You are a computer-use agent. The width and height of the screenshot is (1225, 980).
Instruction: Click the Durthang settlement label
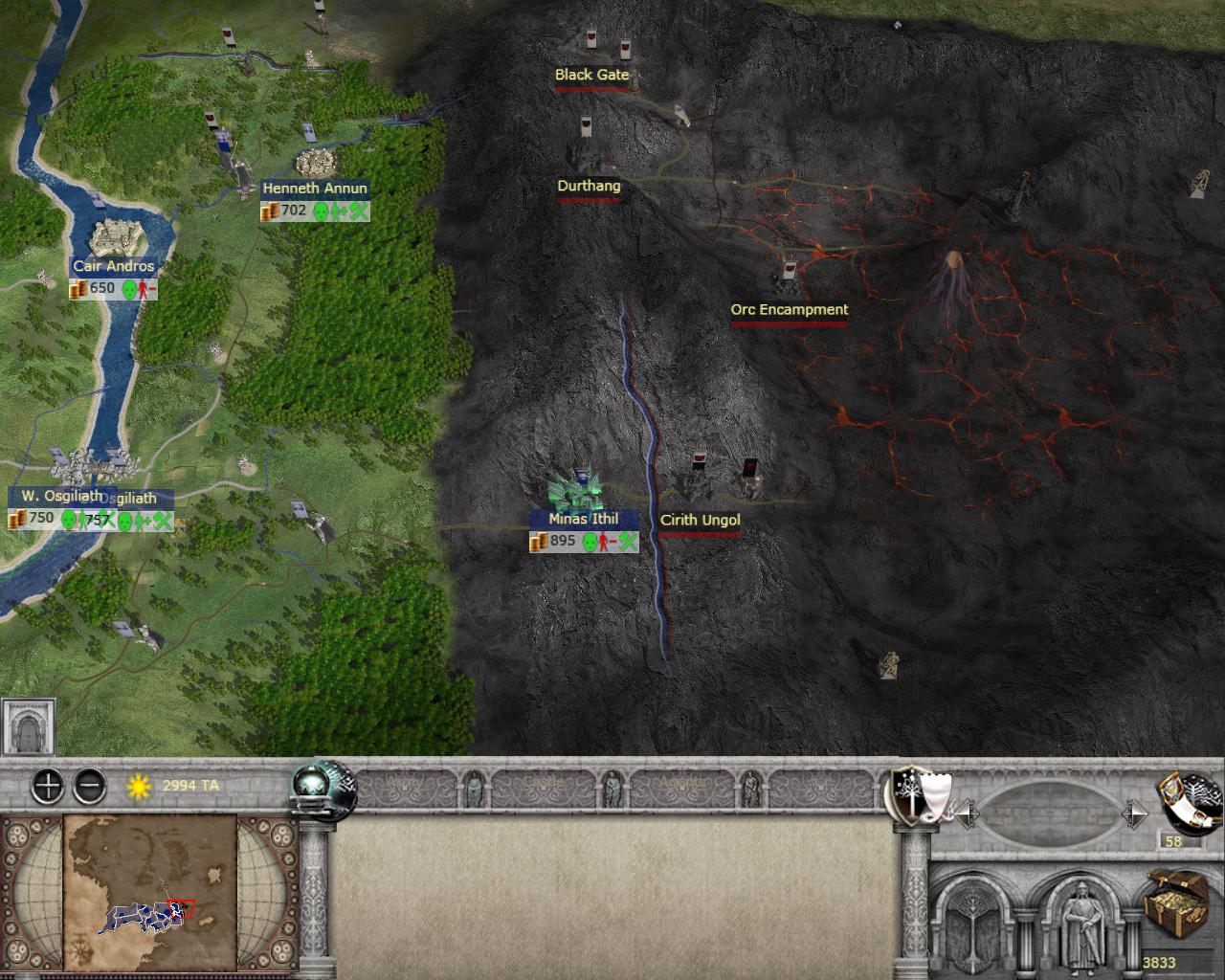(x=589, y=187)
